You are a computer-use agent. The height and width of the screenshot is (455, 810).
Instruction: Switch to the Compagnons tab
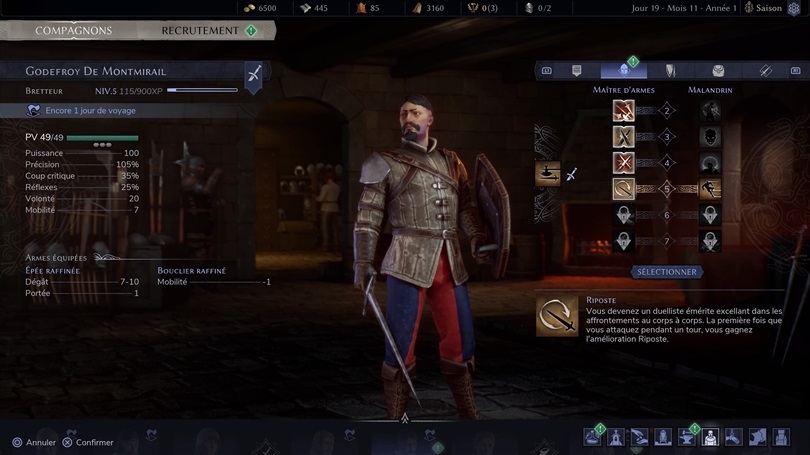(x=73, y=31)
